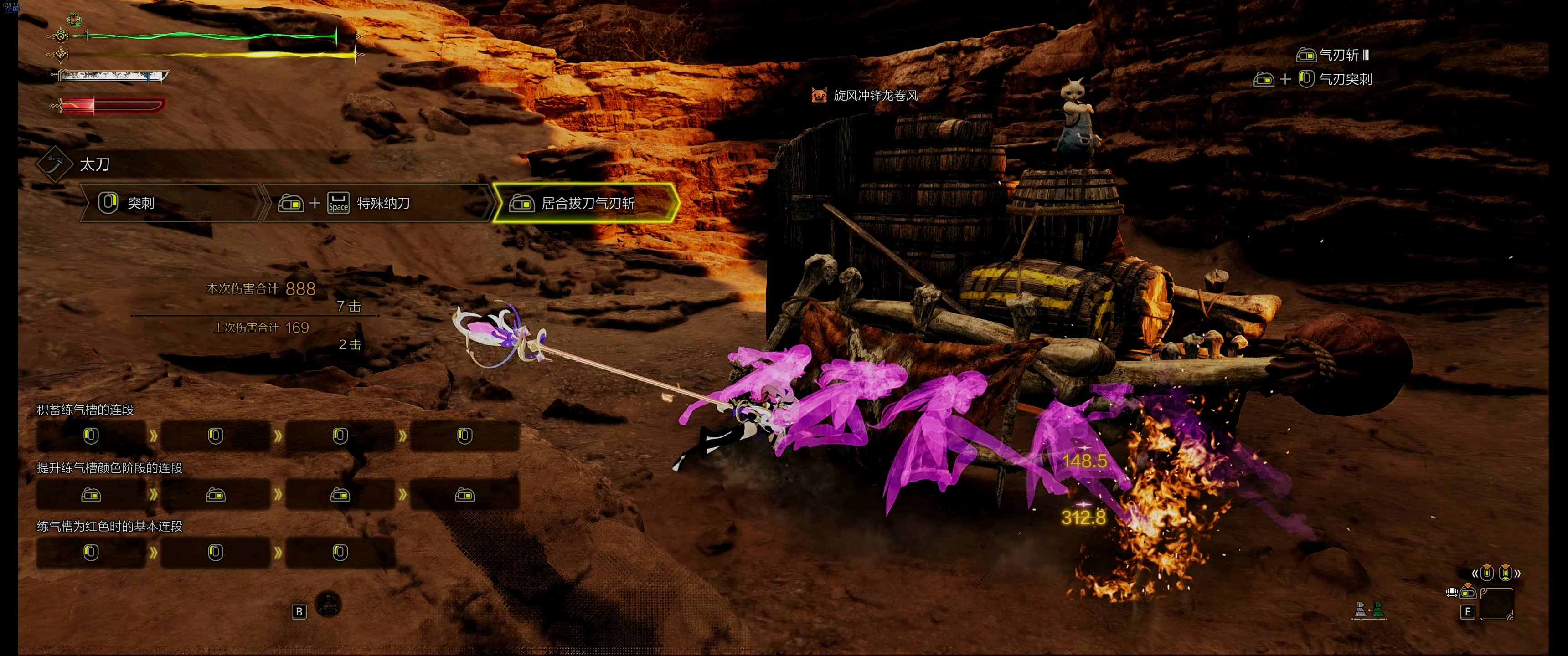
Task: Open the 太刀 weapon header
Action: 94,164
